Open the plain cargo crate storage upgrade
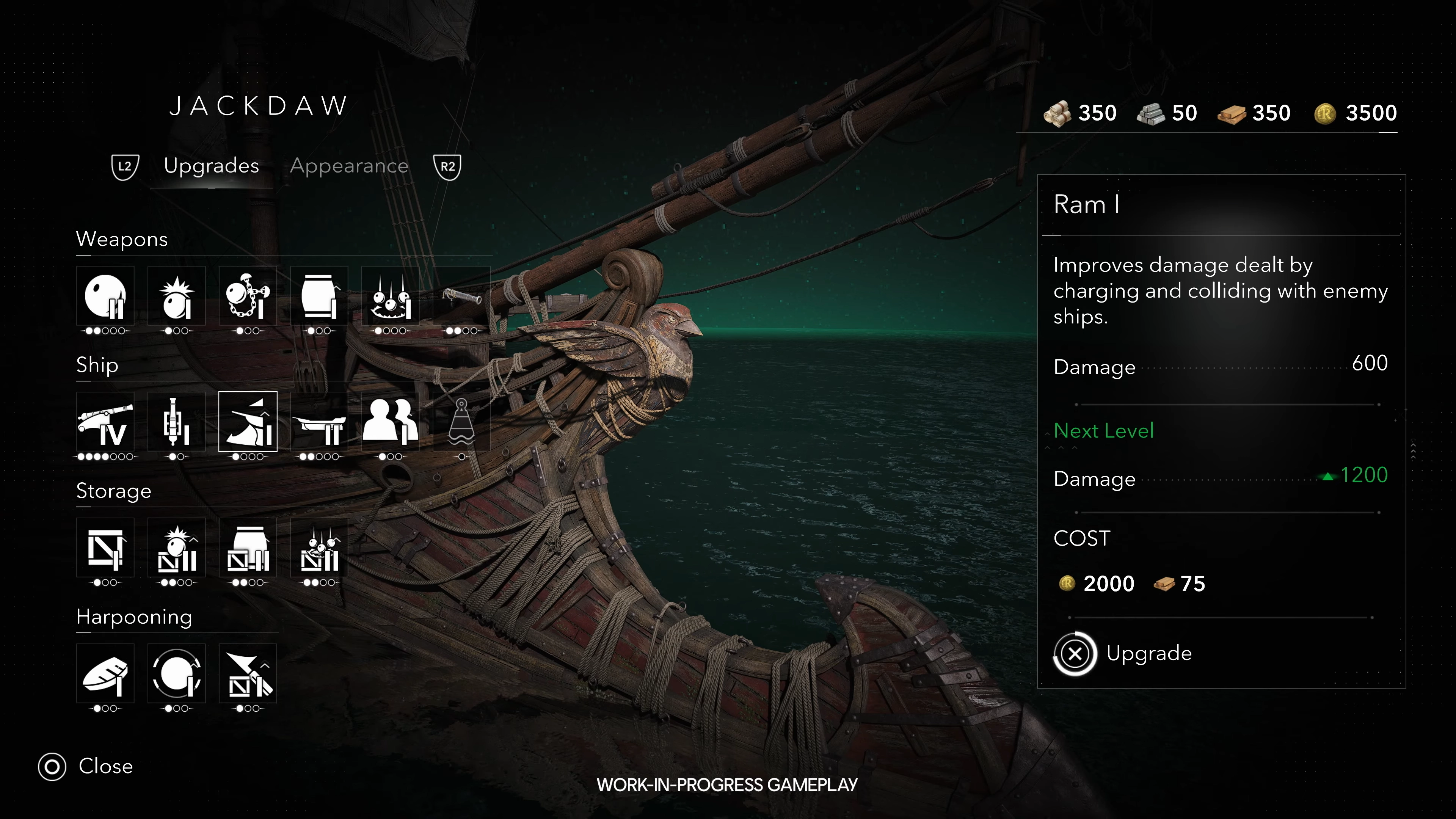The width and height of the screenshot is (1456, 819). click(106, 548)
